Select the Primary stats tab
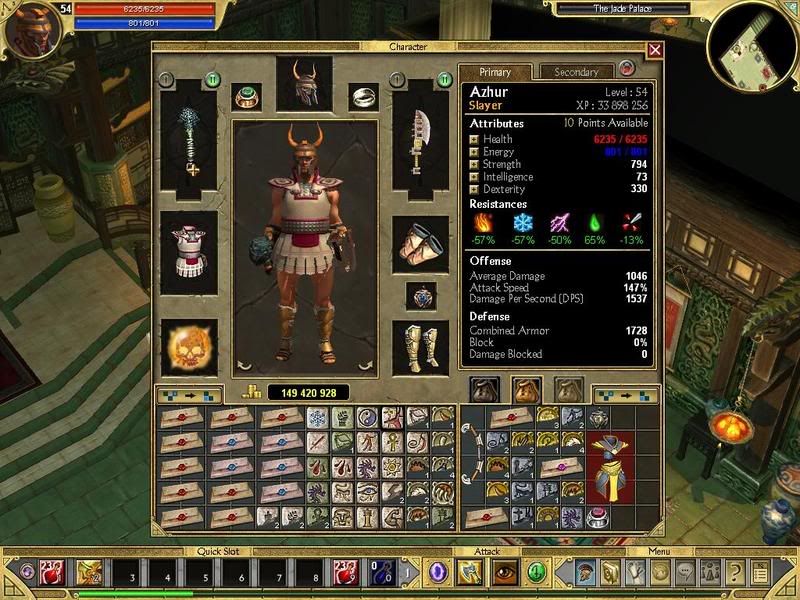The width and height of the screenshot is (800, 600). (x=495, y=72)
